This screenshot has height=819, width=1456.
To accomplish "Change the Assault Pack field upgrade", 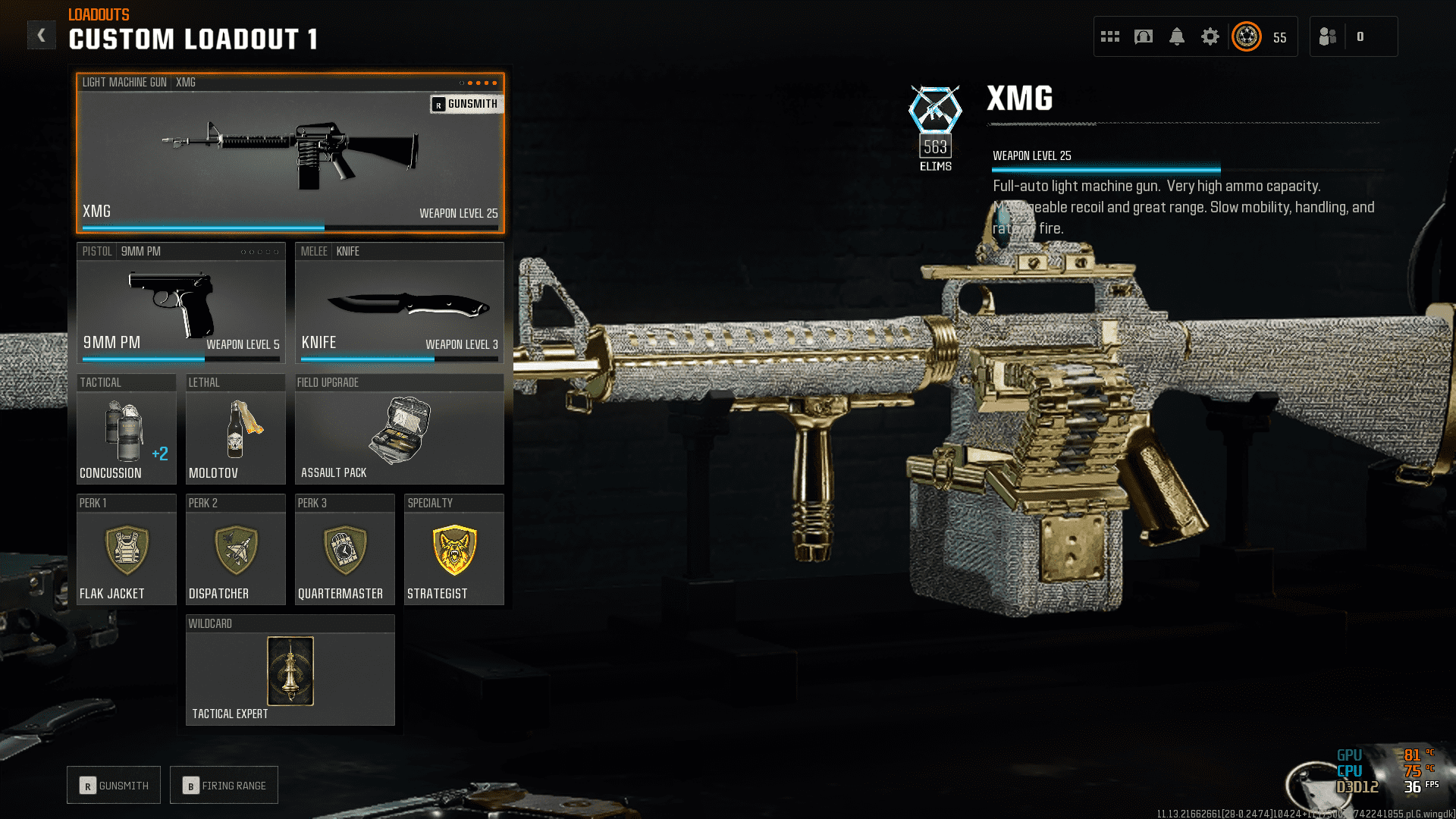I will pos(399,430).
